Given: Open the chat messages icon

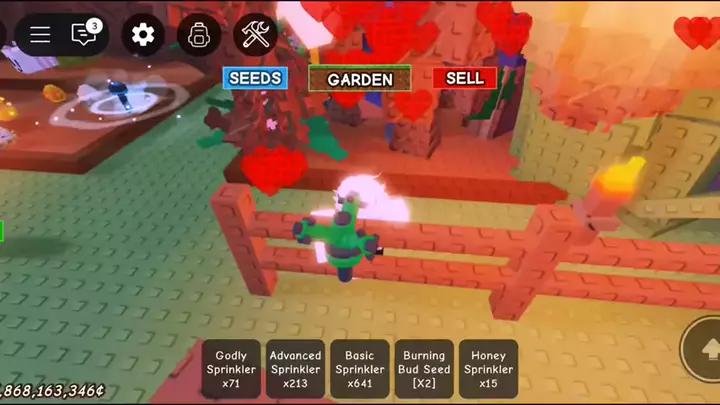Looking at the screenshot, I should pos(86,35).
